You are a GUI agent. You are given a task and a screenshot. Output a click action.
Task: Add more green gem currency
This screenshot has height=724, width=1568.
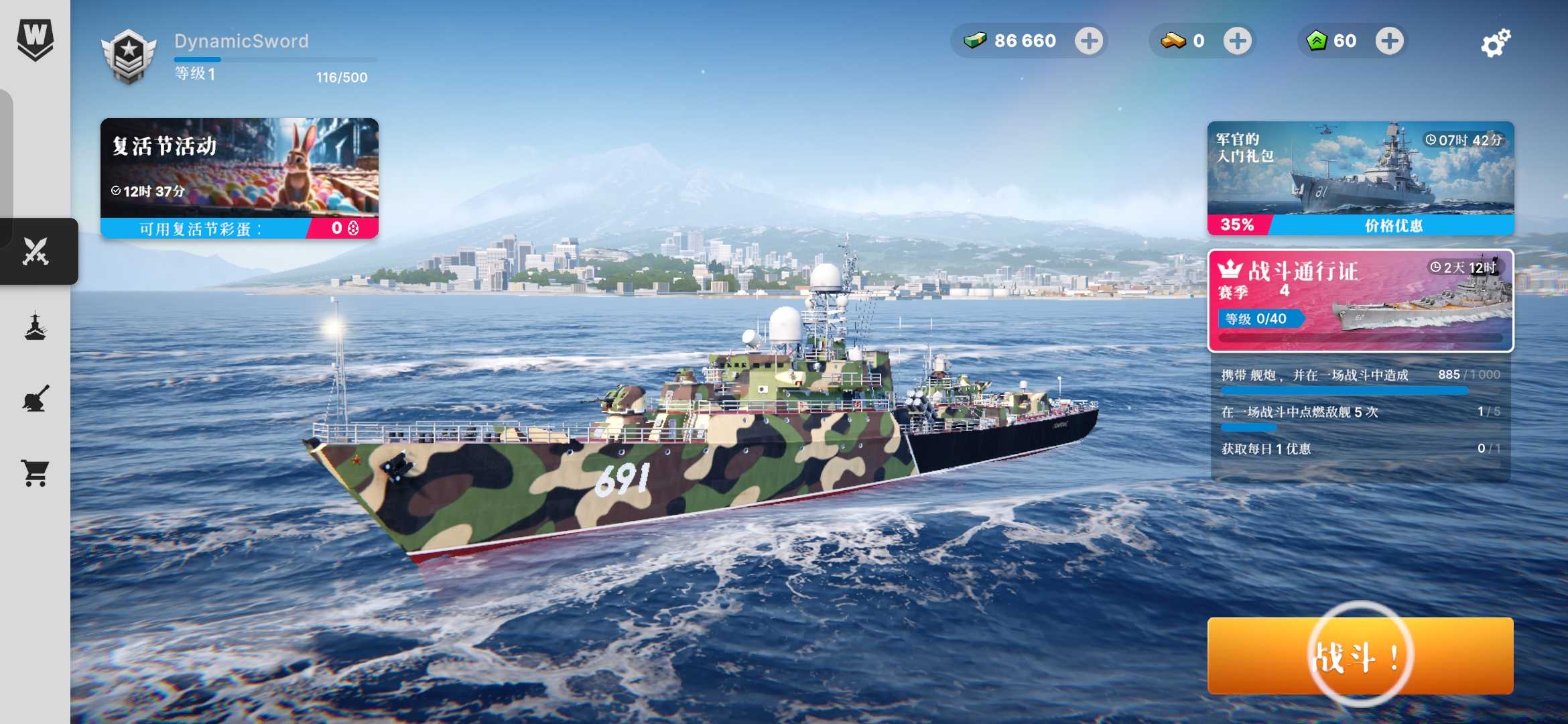click(1389, 41)
